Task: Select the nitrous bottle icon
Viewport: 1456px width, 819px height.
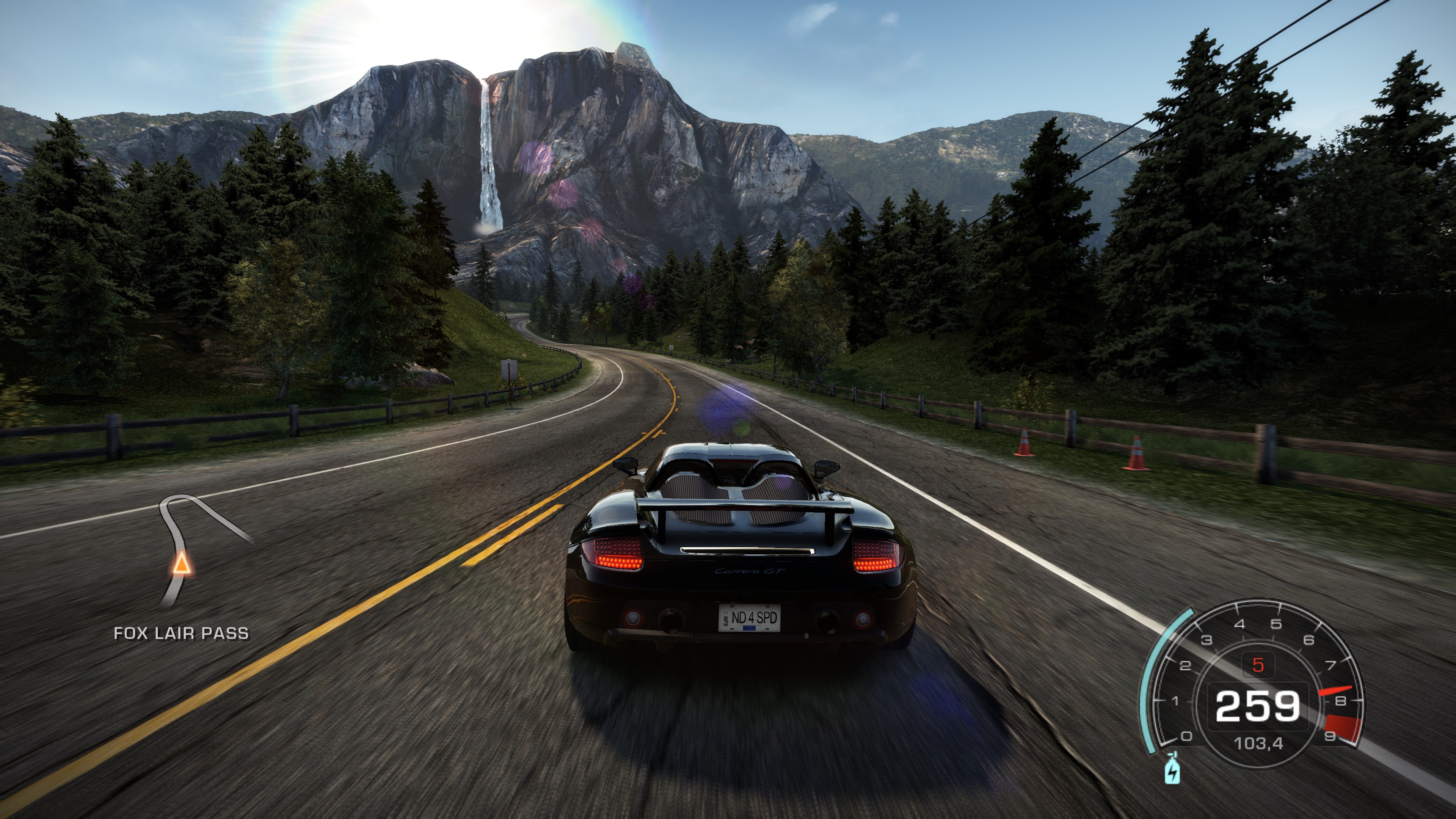Action: 1173,772
